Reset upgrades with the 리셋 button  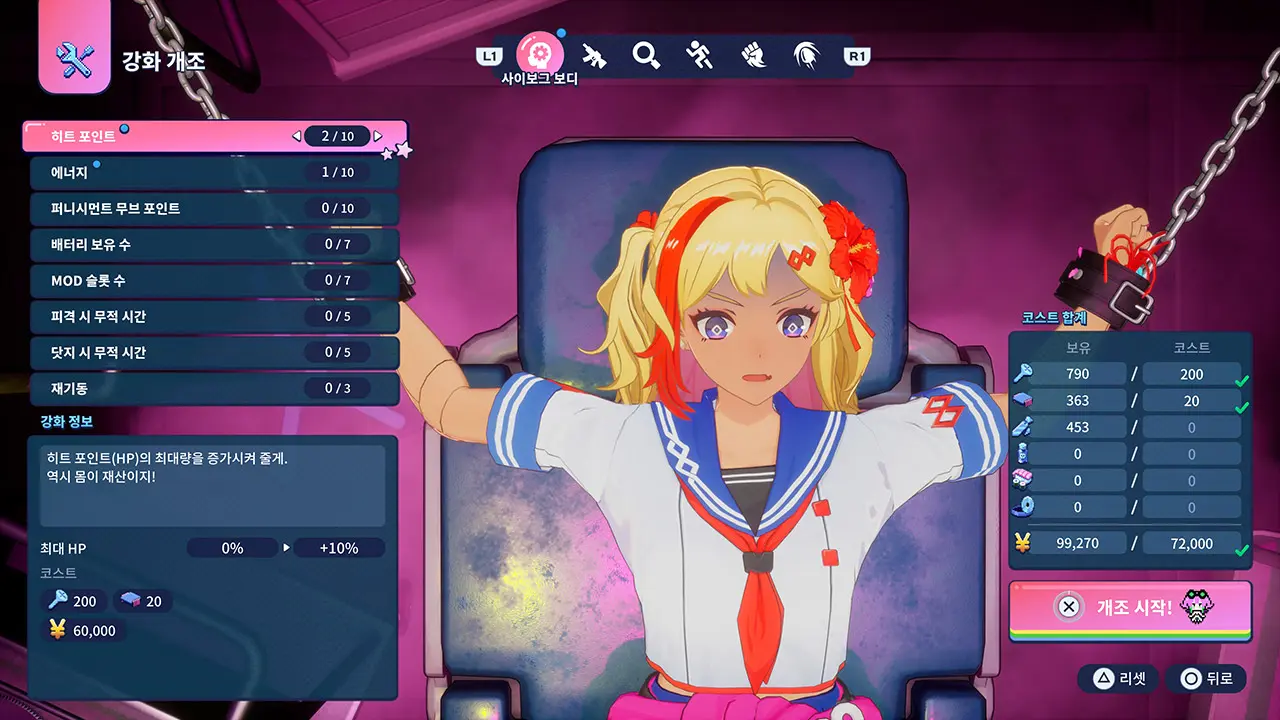[x=1118, y=679]
